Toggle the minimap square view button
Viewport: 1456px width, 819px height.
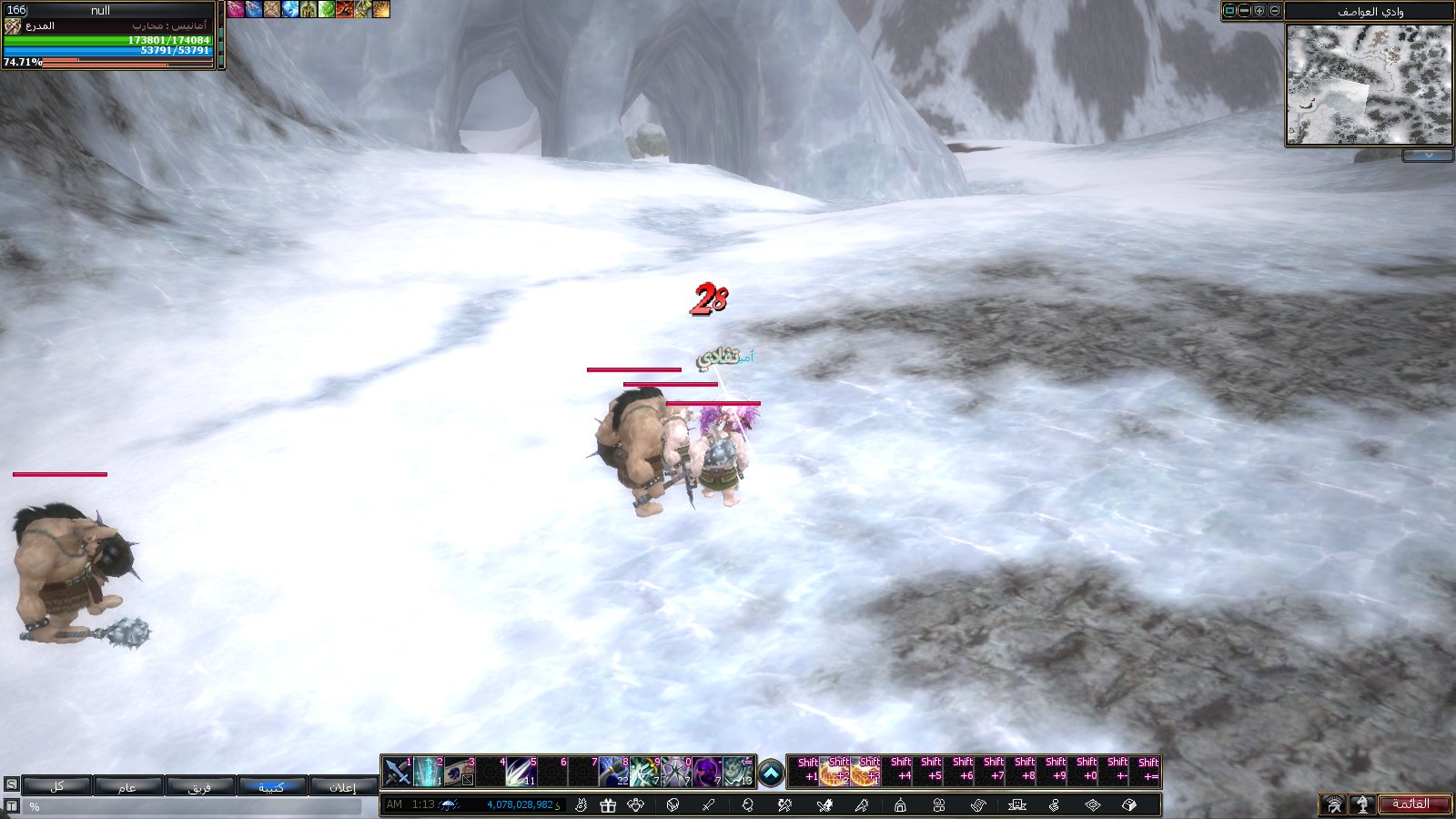1230,11
